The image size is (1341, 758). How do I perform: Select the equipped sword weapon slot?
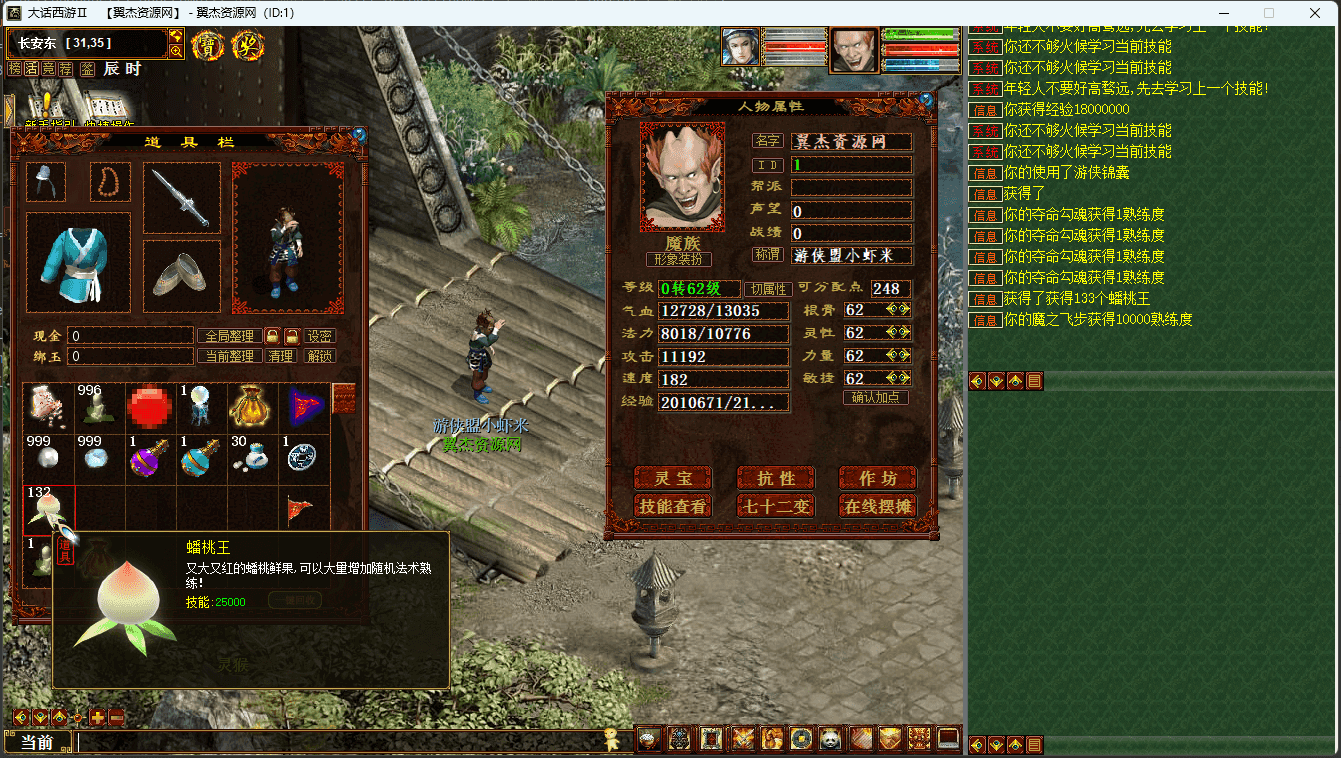181,198
